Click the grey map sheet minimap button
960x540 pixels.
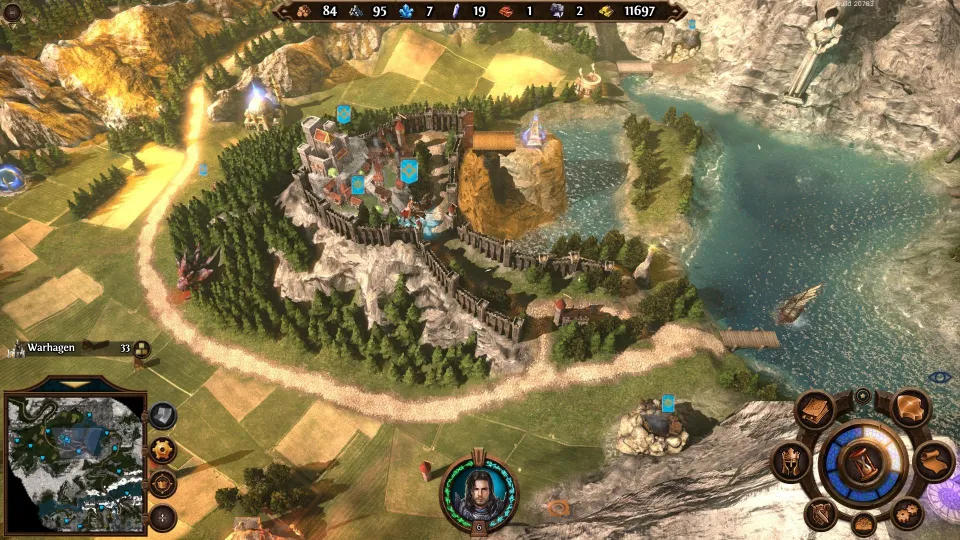[163, 415]
